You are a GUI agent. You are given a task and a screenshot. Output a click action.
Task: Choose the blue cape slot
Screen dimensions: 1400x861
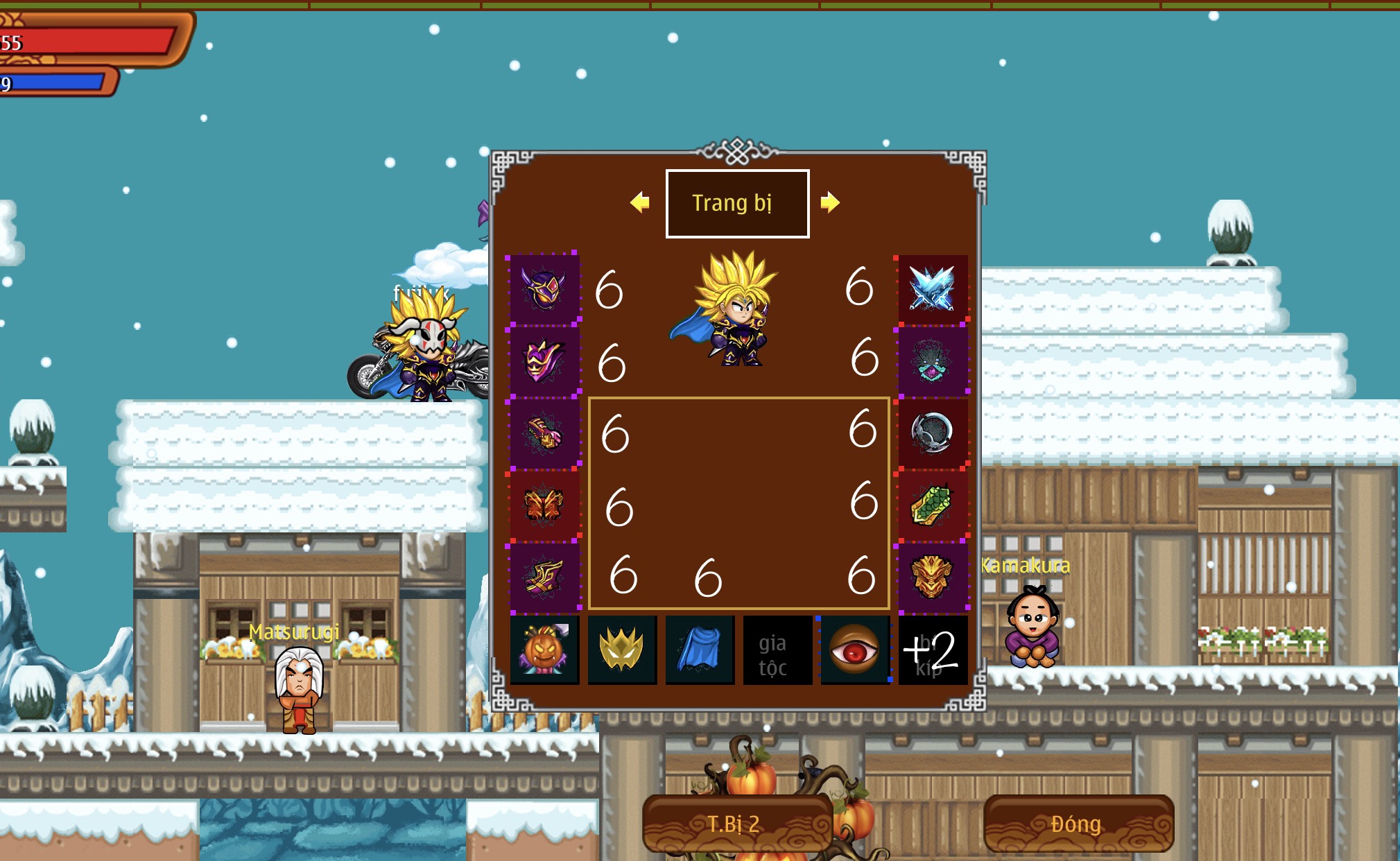pyautogui.click(x=700, y=650)
